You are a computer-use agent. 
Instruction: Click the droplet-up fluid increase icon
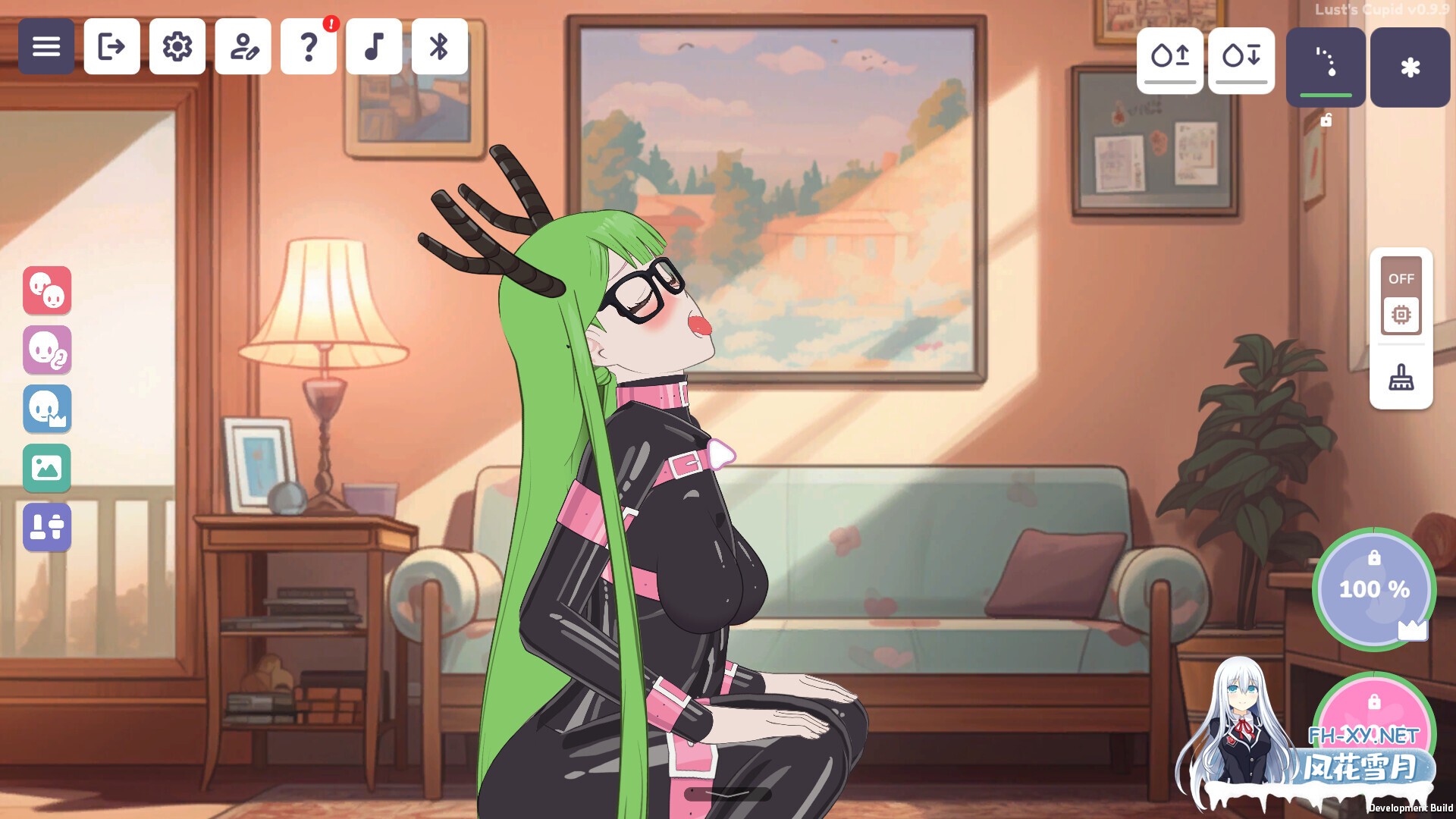pos(1170,61)
